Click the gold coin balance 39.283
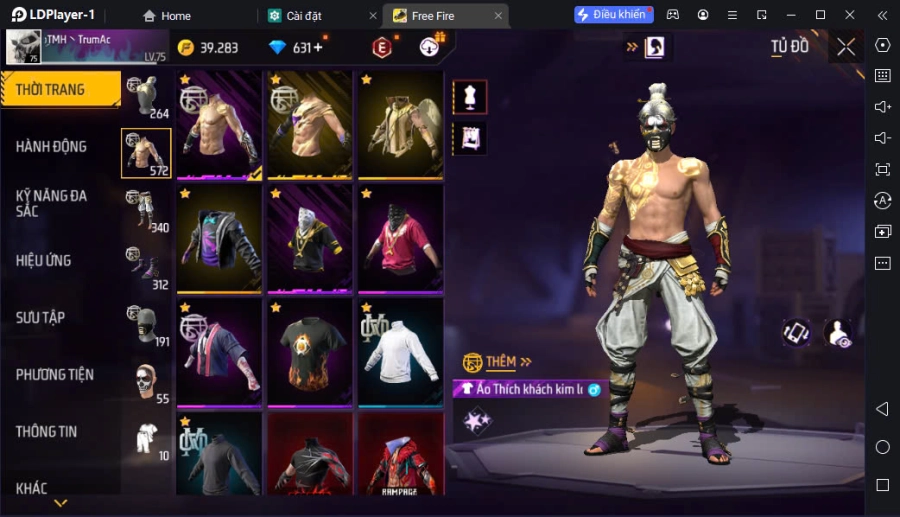 click(209, 48)
